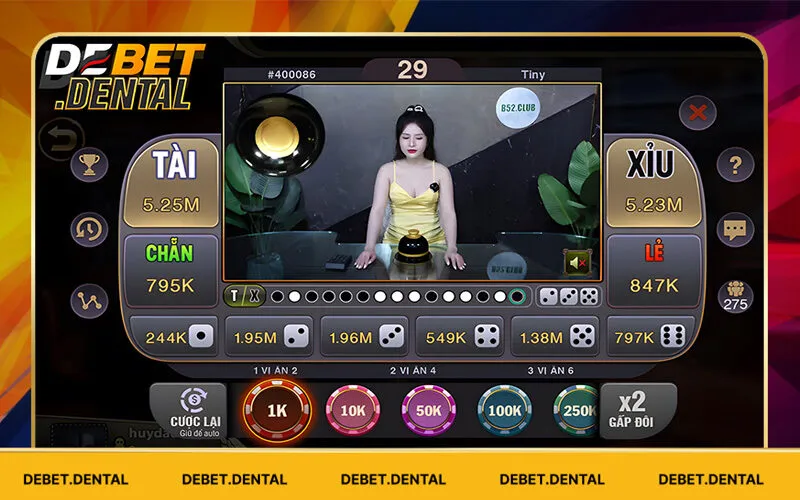Screen dimensions: 800x500
Task: Bet on the four-pip dice face
Action: pyautogui.click(x=459, y=337)
